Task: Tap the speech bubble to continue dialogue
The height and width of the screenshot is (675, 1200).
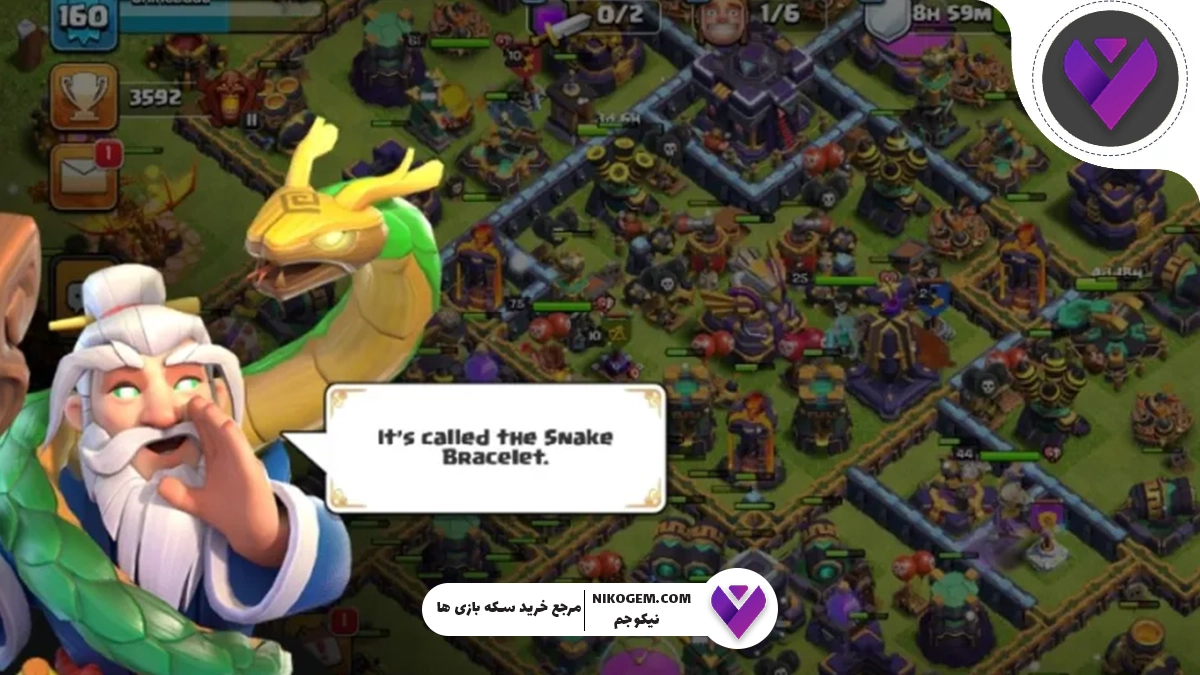Action: [x=495, y=448]
